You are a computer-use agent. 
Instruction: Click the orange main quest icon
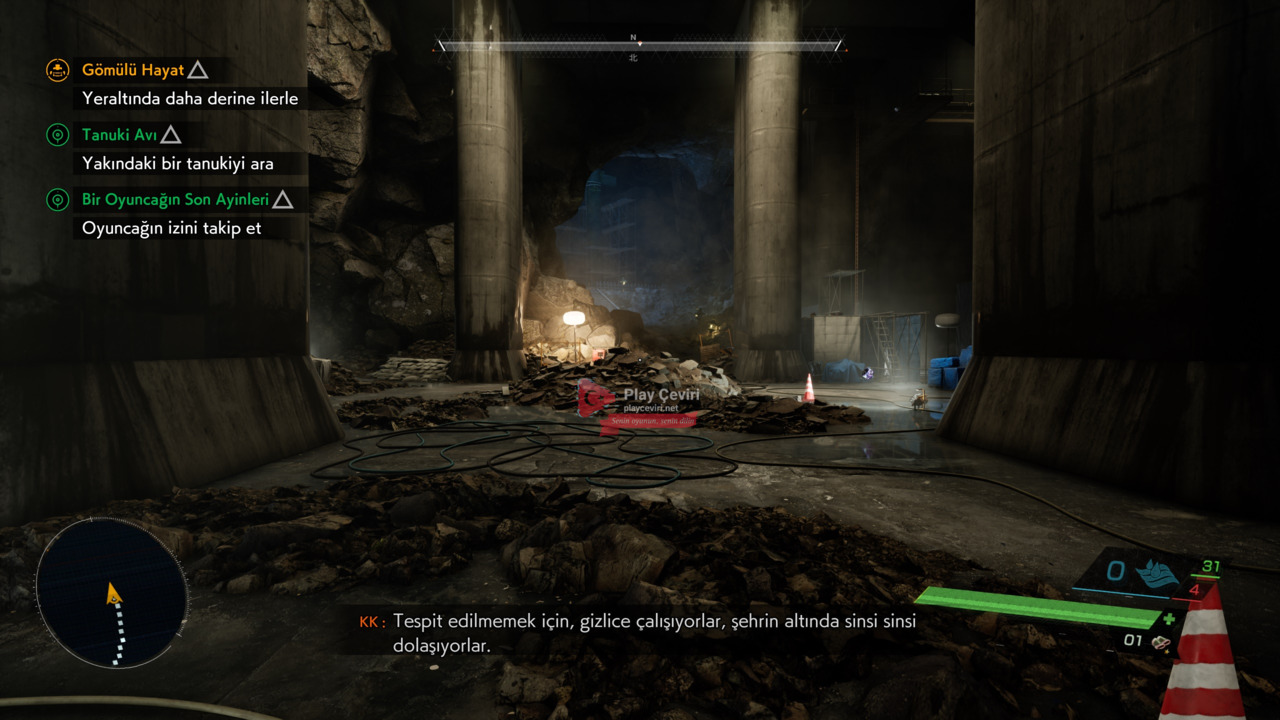(x=58, y=71)
